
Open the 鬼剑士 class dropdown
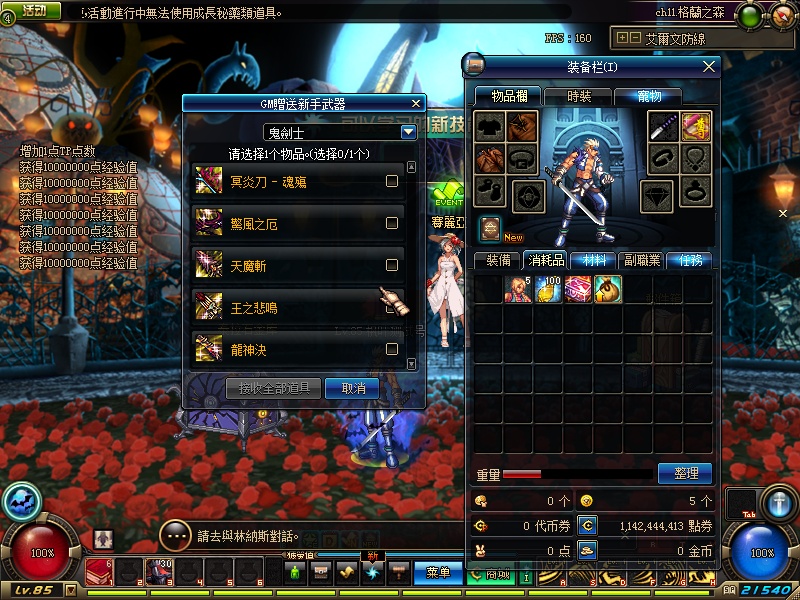pyautogui.click(x=408, y=131)
